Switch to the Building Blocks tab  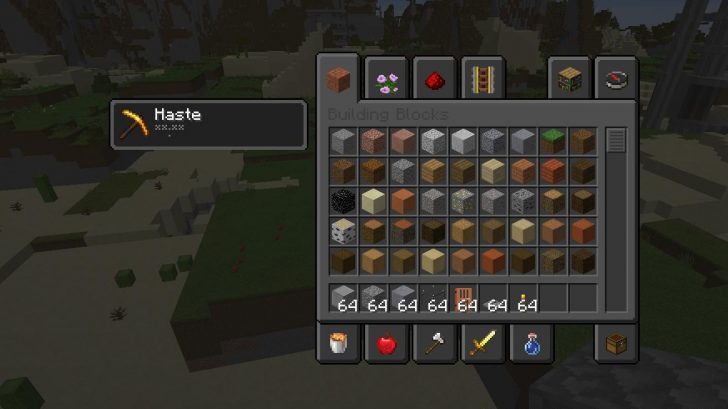[x=339, y=78]
